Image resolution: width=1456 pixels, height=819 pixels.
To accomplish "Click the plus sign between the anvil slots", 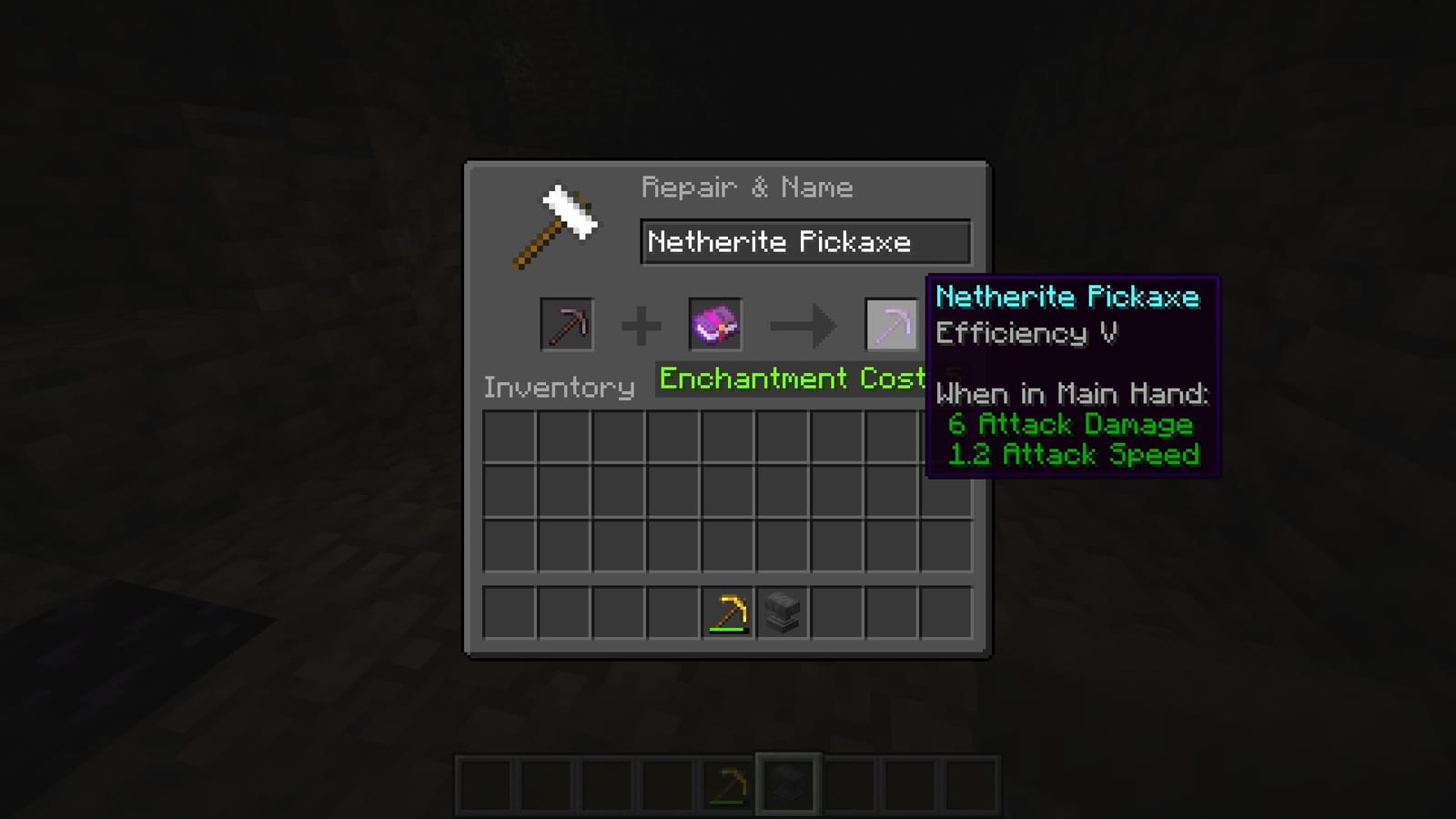I will pos(642,325).
